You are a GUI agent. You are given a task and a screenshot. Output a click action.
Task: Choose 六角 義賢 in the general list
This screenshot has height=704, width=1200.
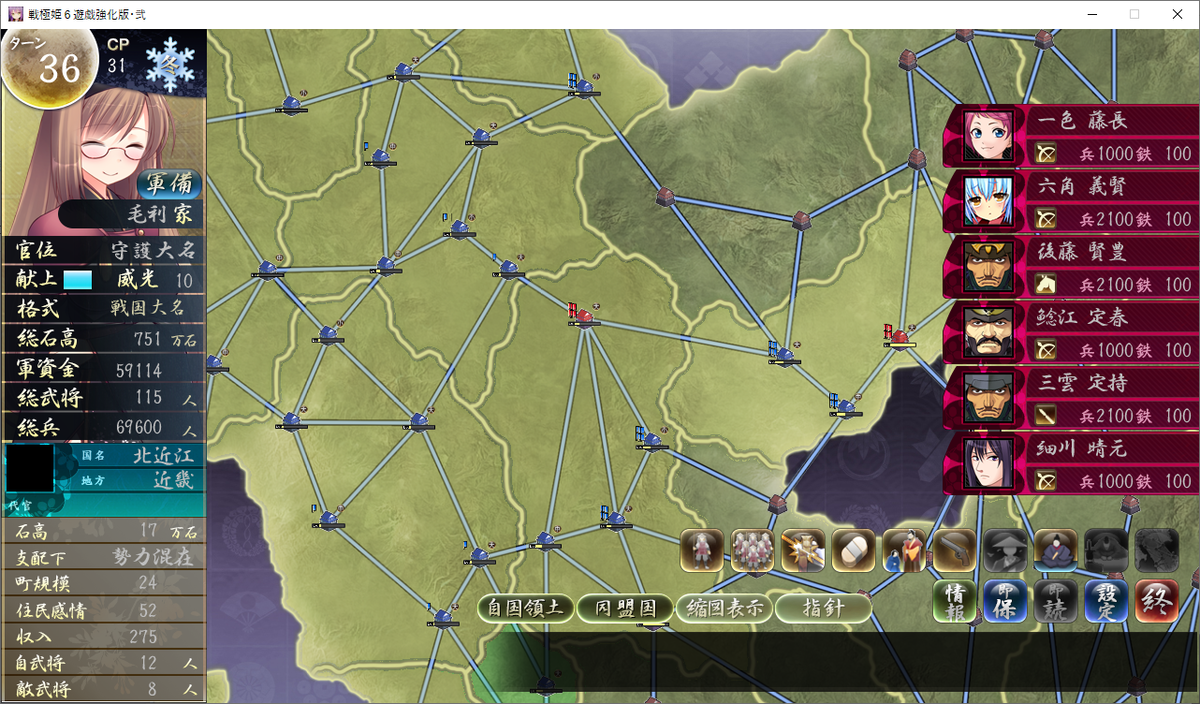1070,202
